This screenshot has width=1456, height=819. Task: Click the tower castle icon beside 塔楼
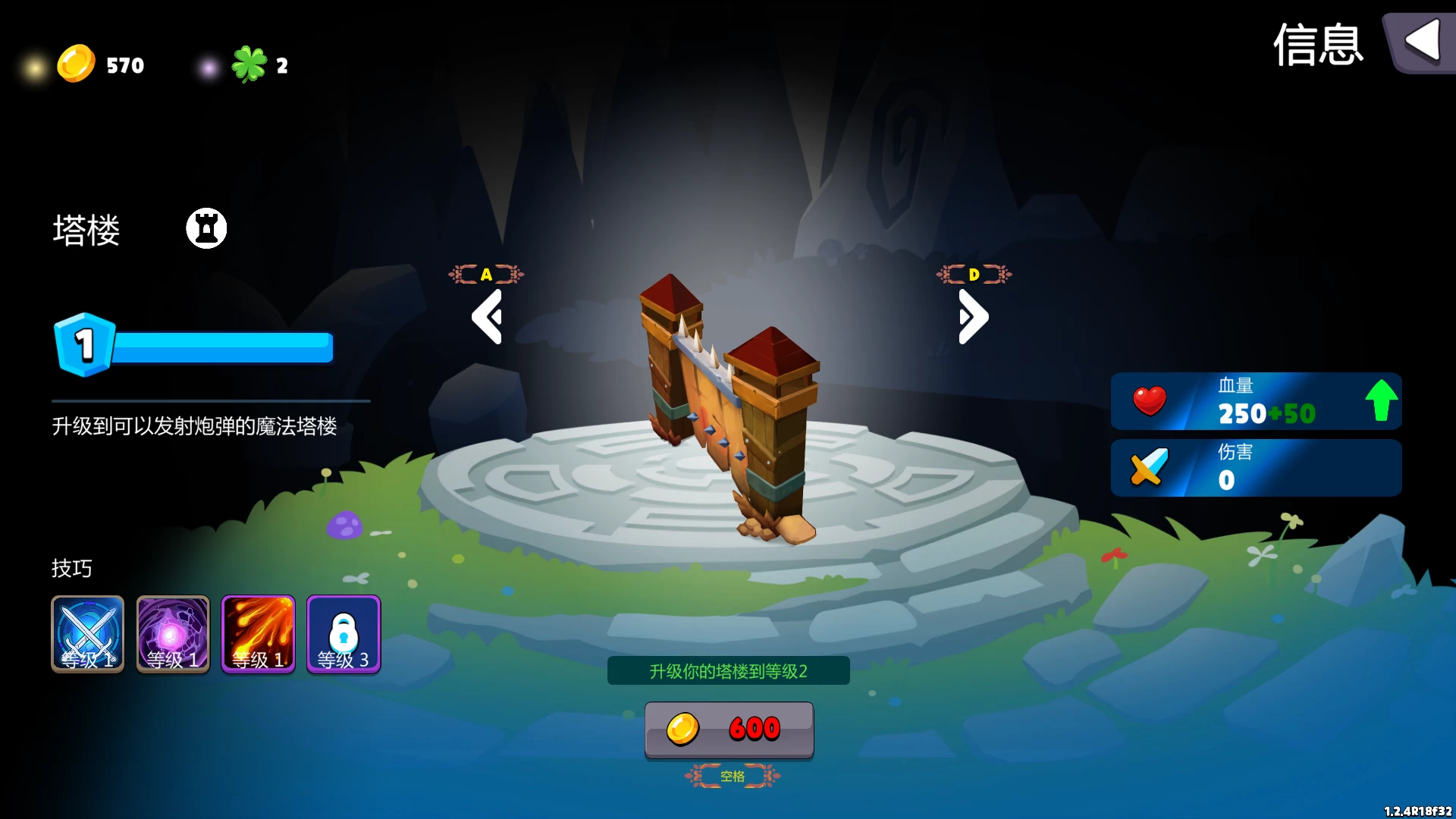pos(206,228)
